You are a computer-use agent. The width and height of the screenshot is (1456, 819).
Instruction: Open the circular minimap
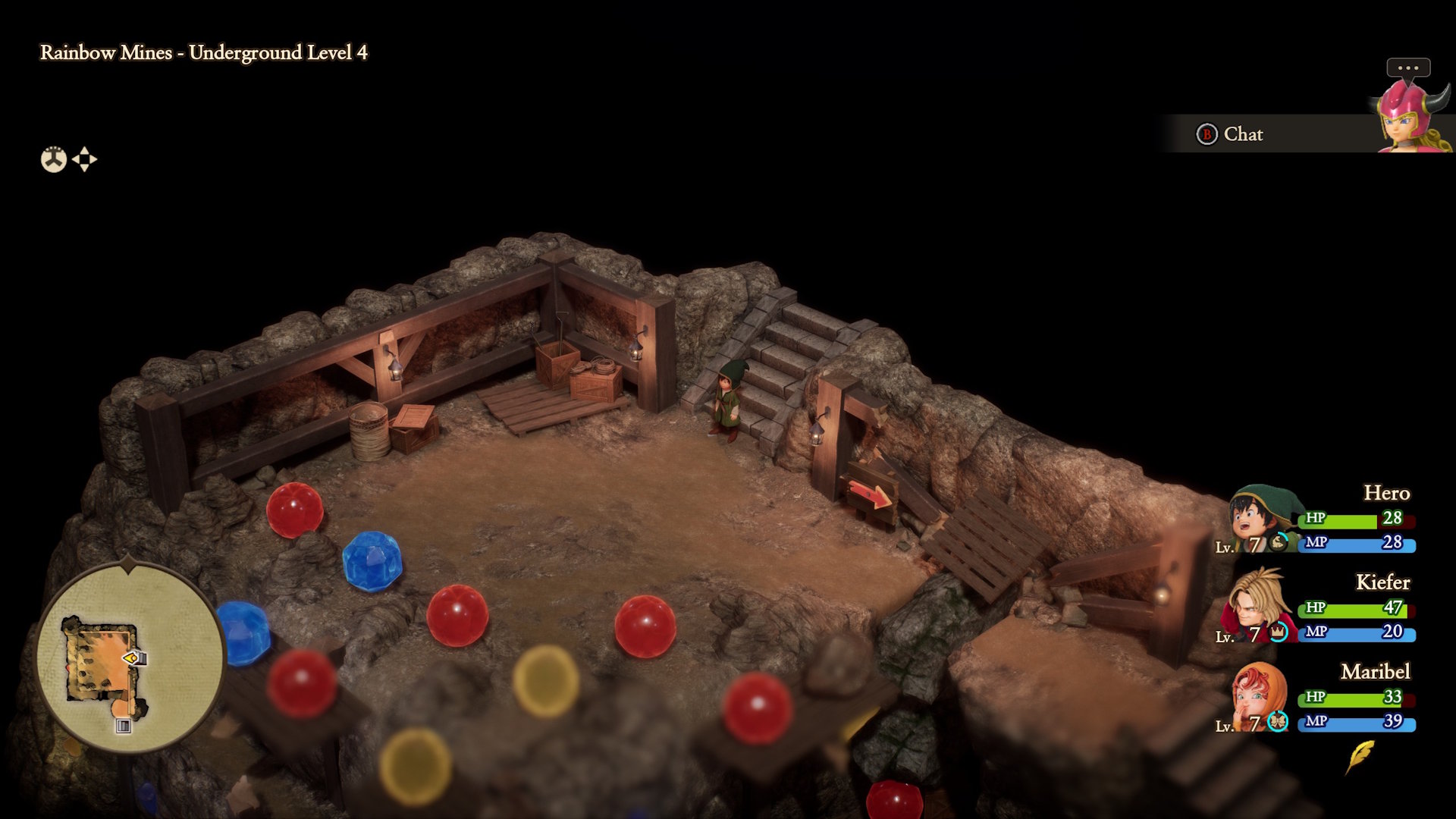click(x=130, y=657)
